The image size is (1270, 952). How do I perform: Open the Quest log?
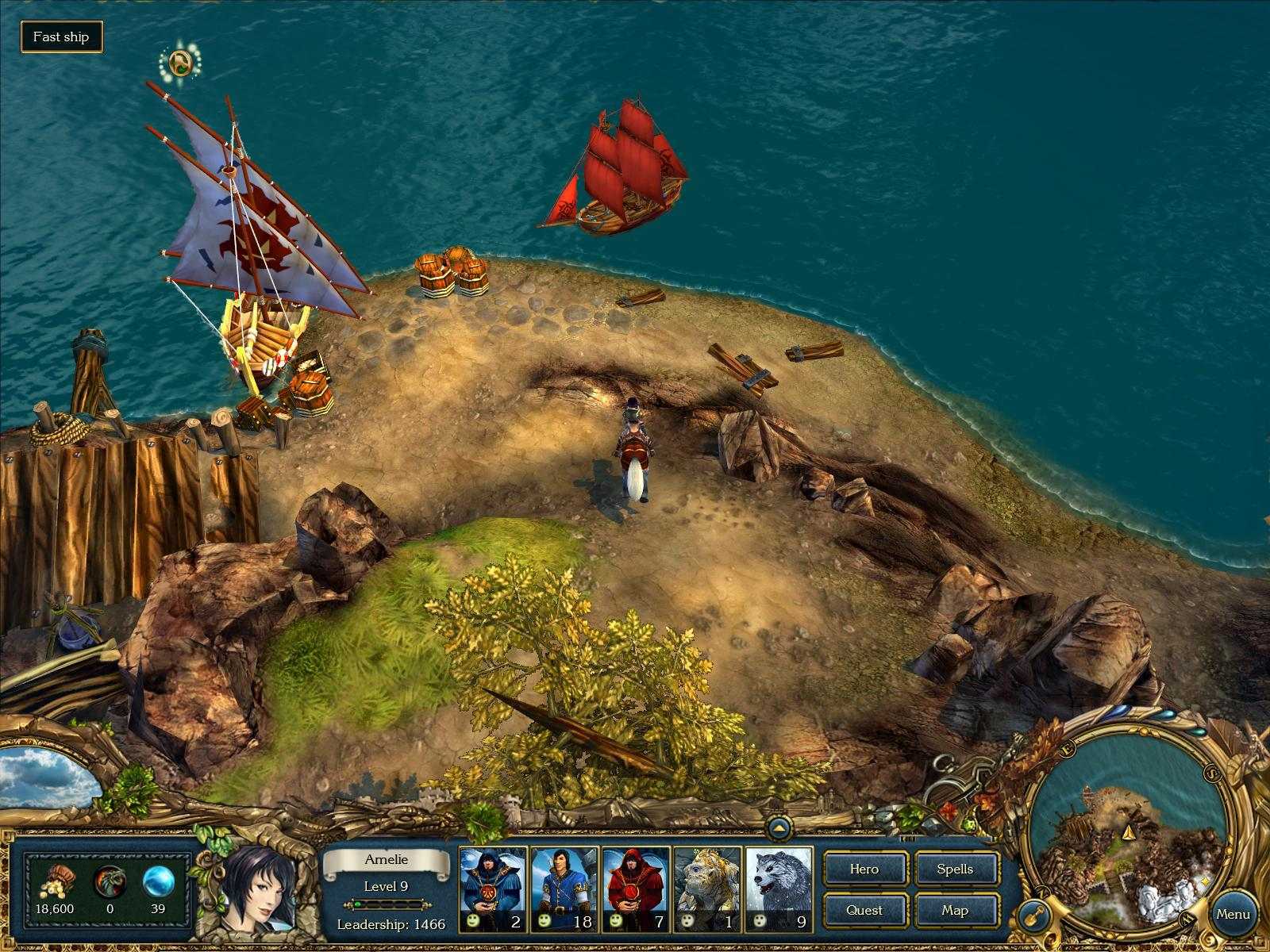click(864, 910)
